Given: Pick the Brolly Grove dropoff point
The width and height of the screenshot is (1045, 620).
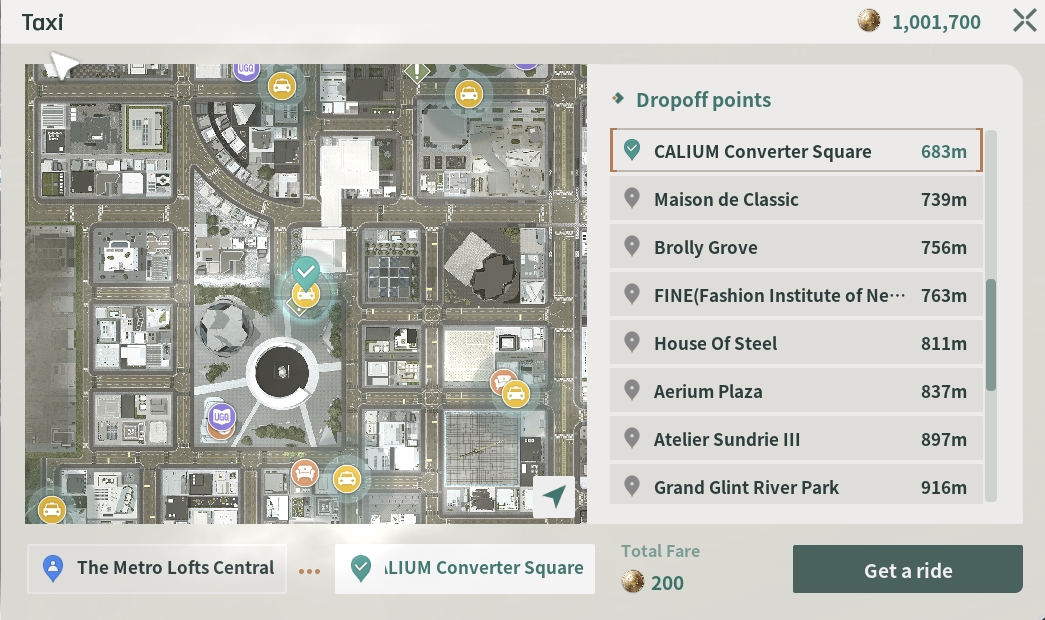Looking at the screenshot, I should click(x=796, y=247).
